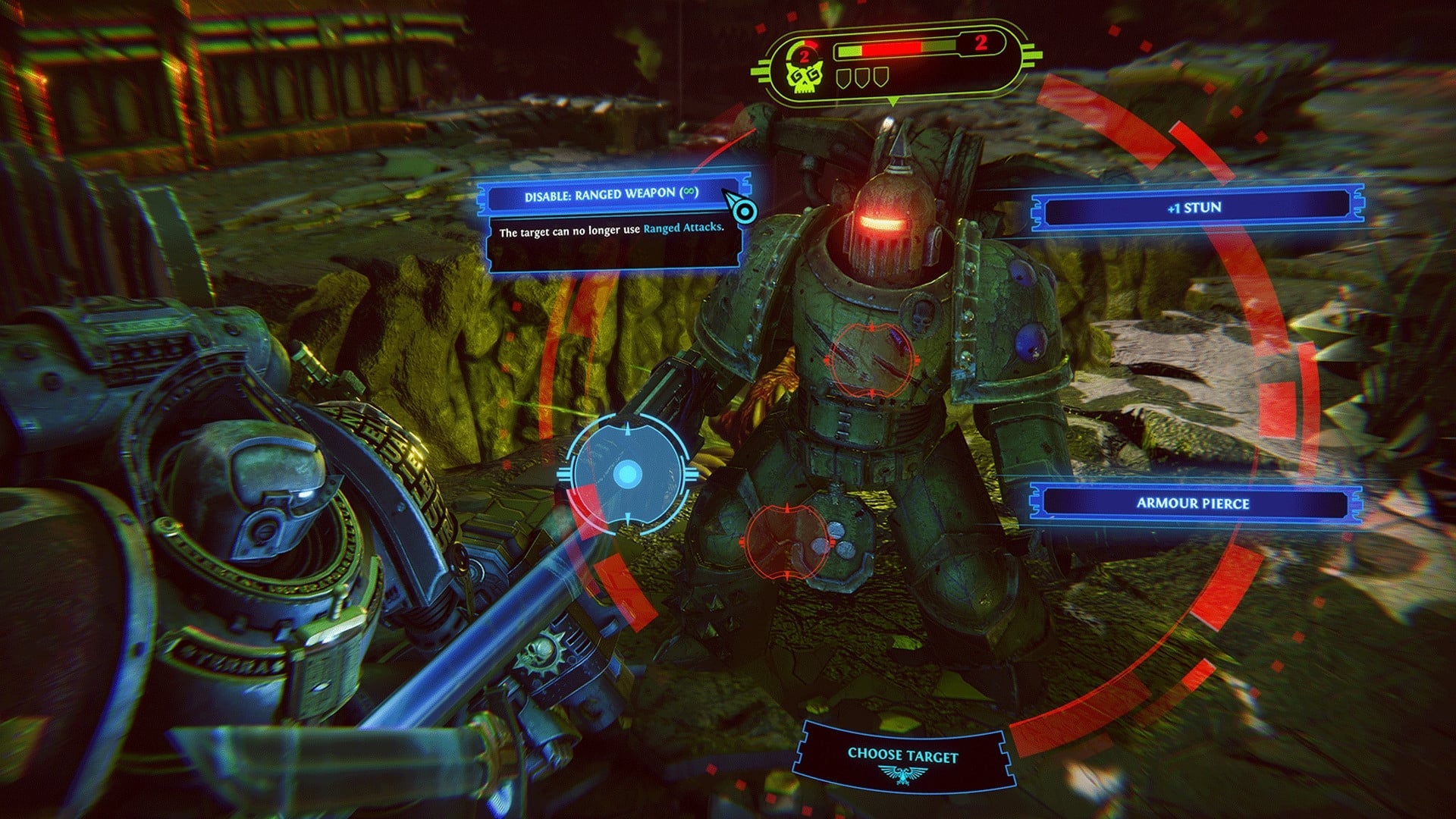The height and width of the screenshot is (819, 1456).
Task: Toggle the first armour shield pip
Action: coord(842,78)
